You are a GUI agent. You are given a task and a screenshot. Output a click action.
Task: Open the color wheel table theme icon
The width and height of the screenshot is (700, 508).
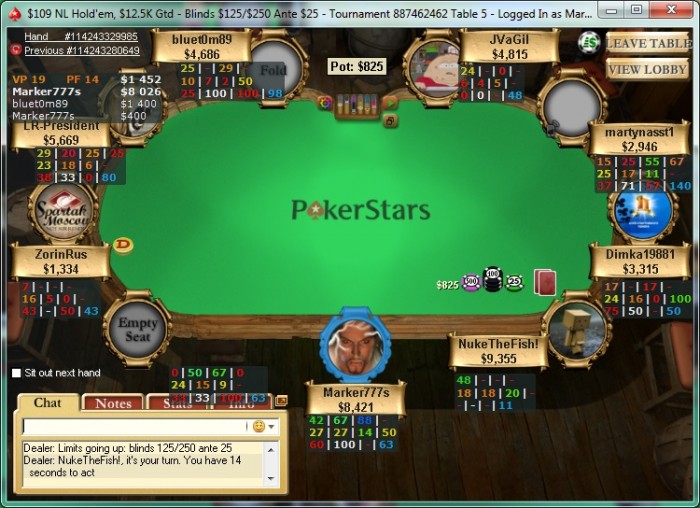pos(324,102)
